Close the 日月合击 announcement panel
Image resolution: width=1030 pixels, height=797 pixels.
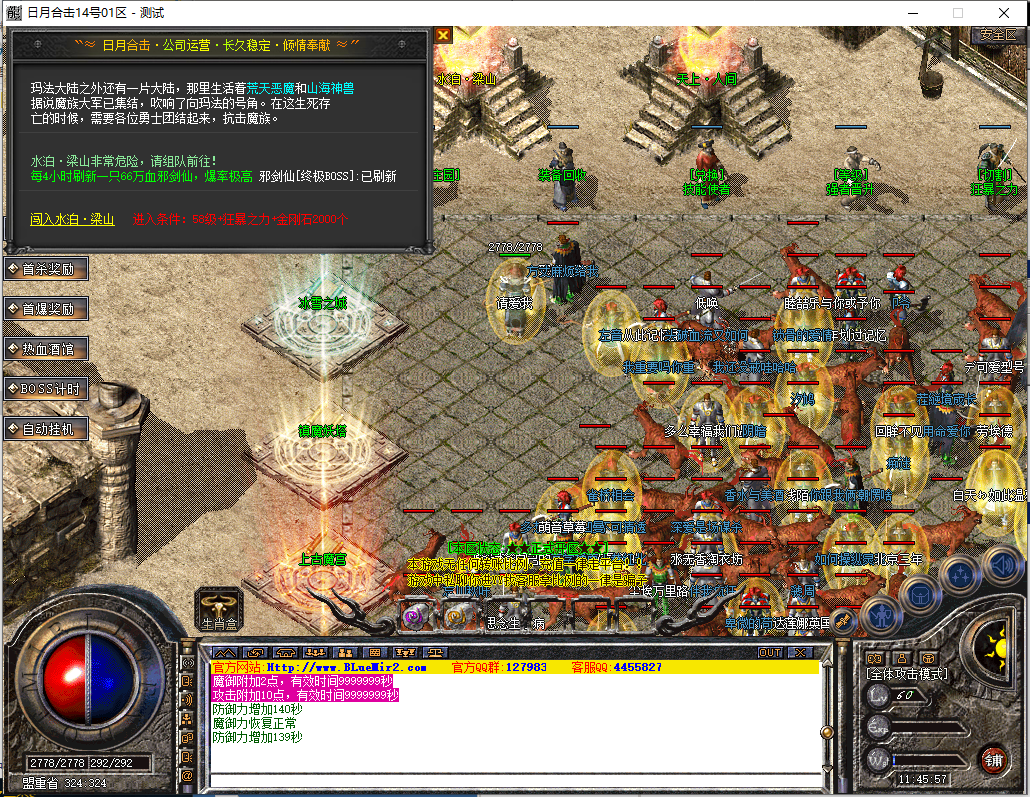click(443, 35)
